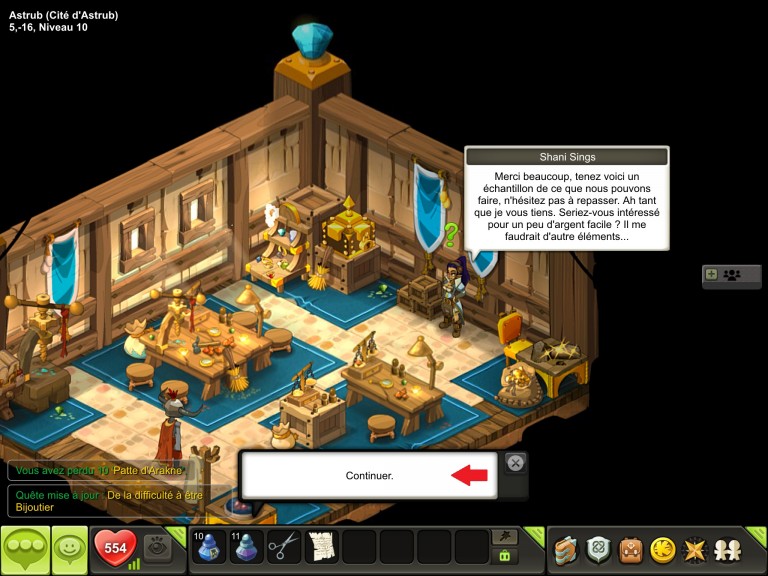Select the blue potion slot numbered 10
The image size is (768, 576).
click(x=208, y=547)
